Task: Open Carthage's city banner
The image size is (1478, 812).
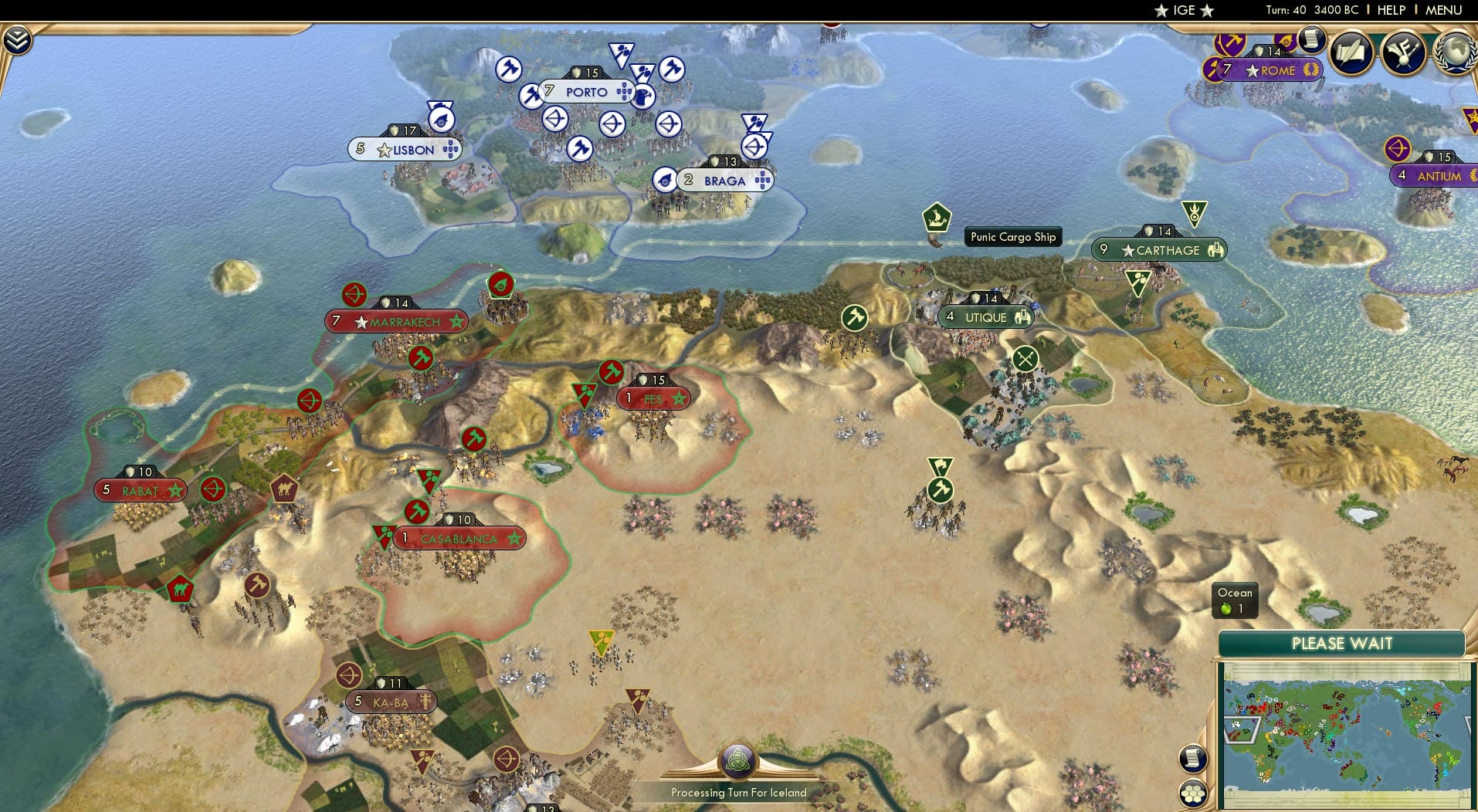Action: point(1158,250)
